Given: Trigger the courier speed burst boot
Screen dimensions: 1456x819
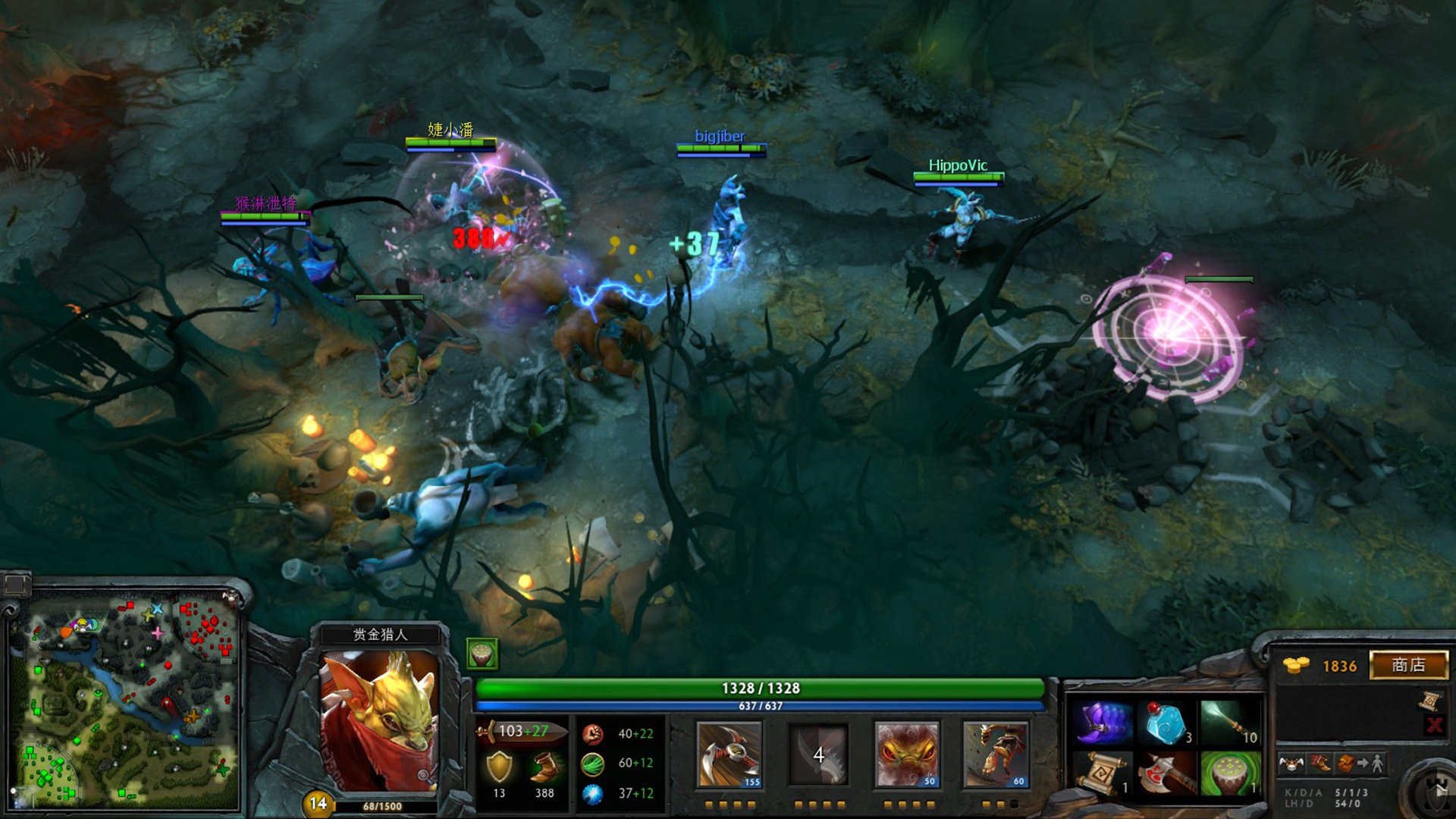Looking at the screenshot, I should (1320, 764).
